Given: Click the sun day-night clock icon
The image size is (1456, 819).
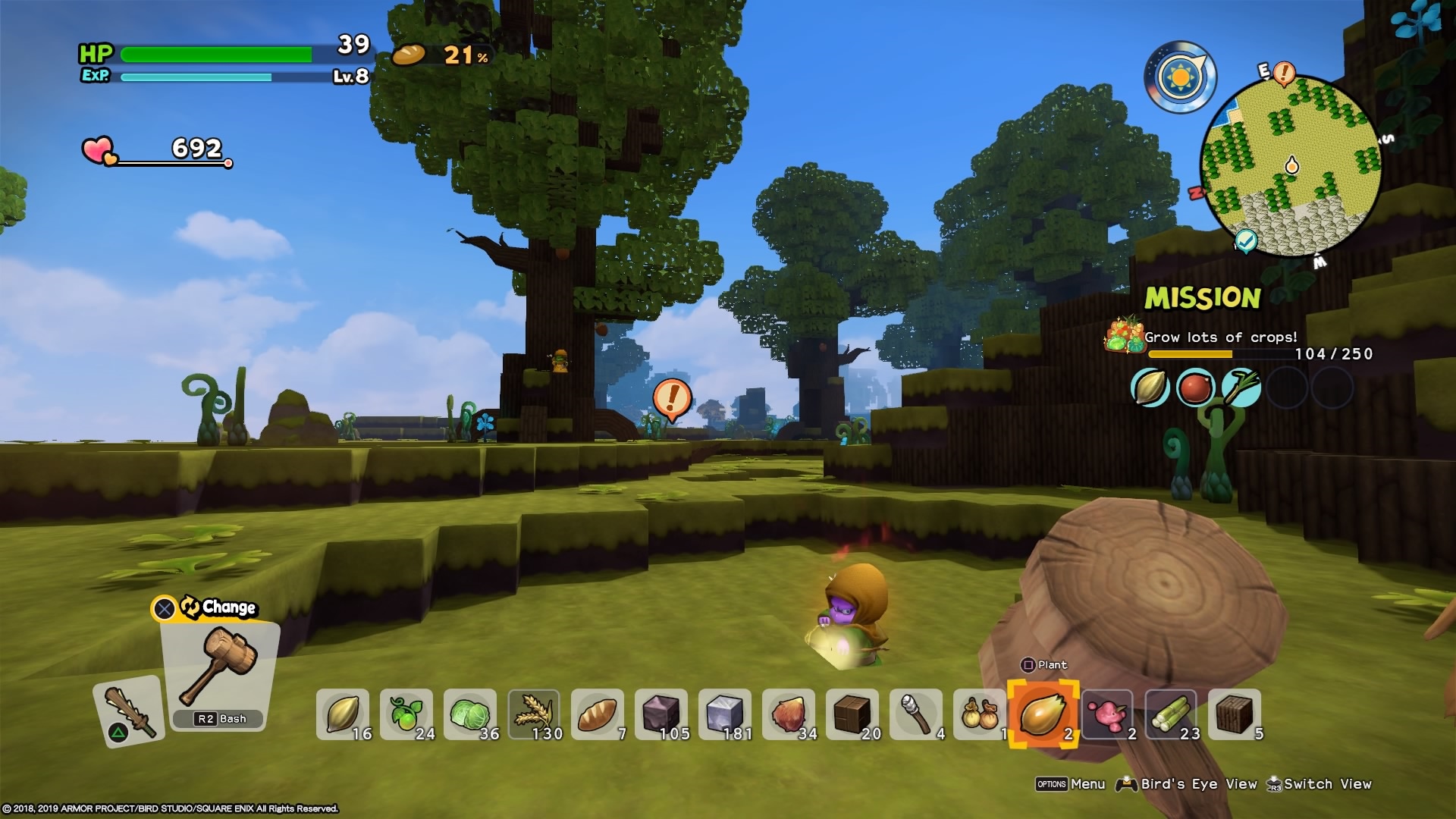Looking at the screenshot, I should pyautogui.click(x=1180, y=77).
